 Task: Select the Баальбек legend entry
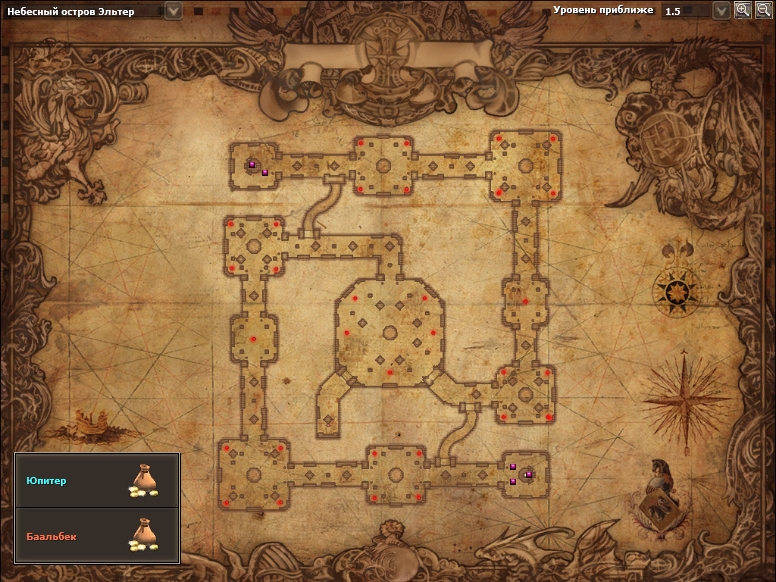click(x=97, y=536)
